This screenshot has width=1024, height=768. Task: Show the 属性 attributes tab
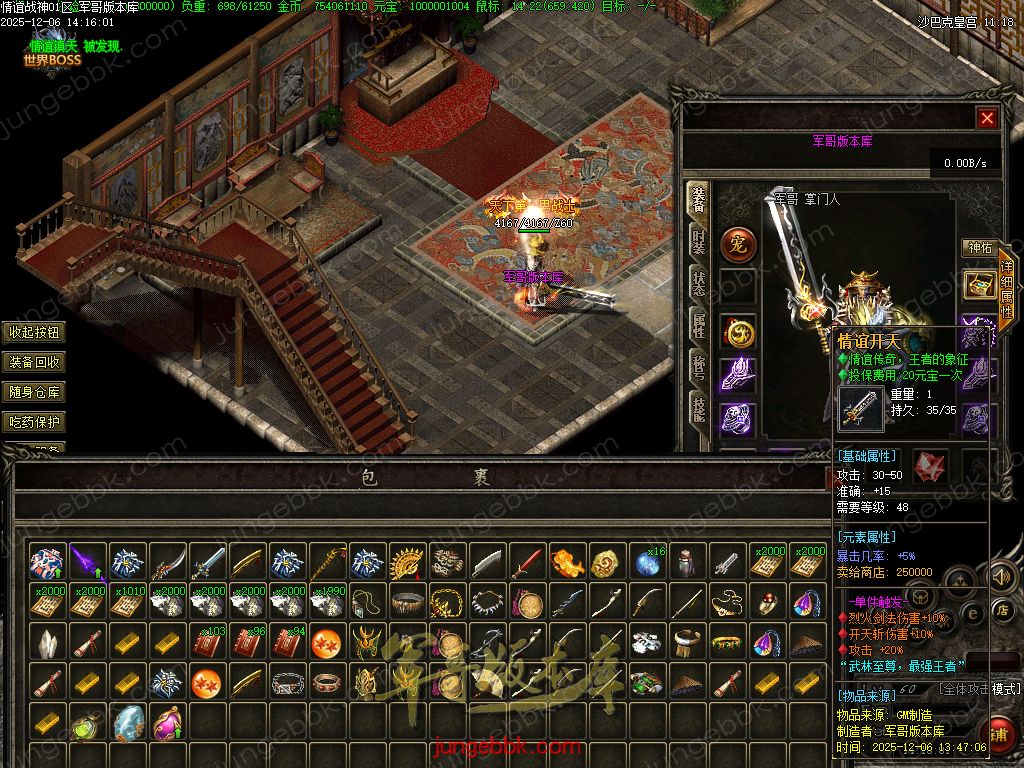698,323
